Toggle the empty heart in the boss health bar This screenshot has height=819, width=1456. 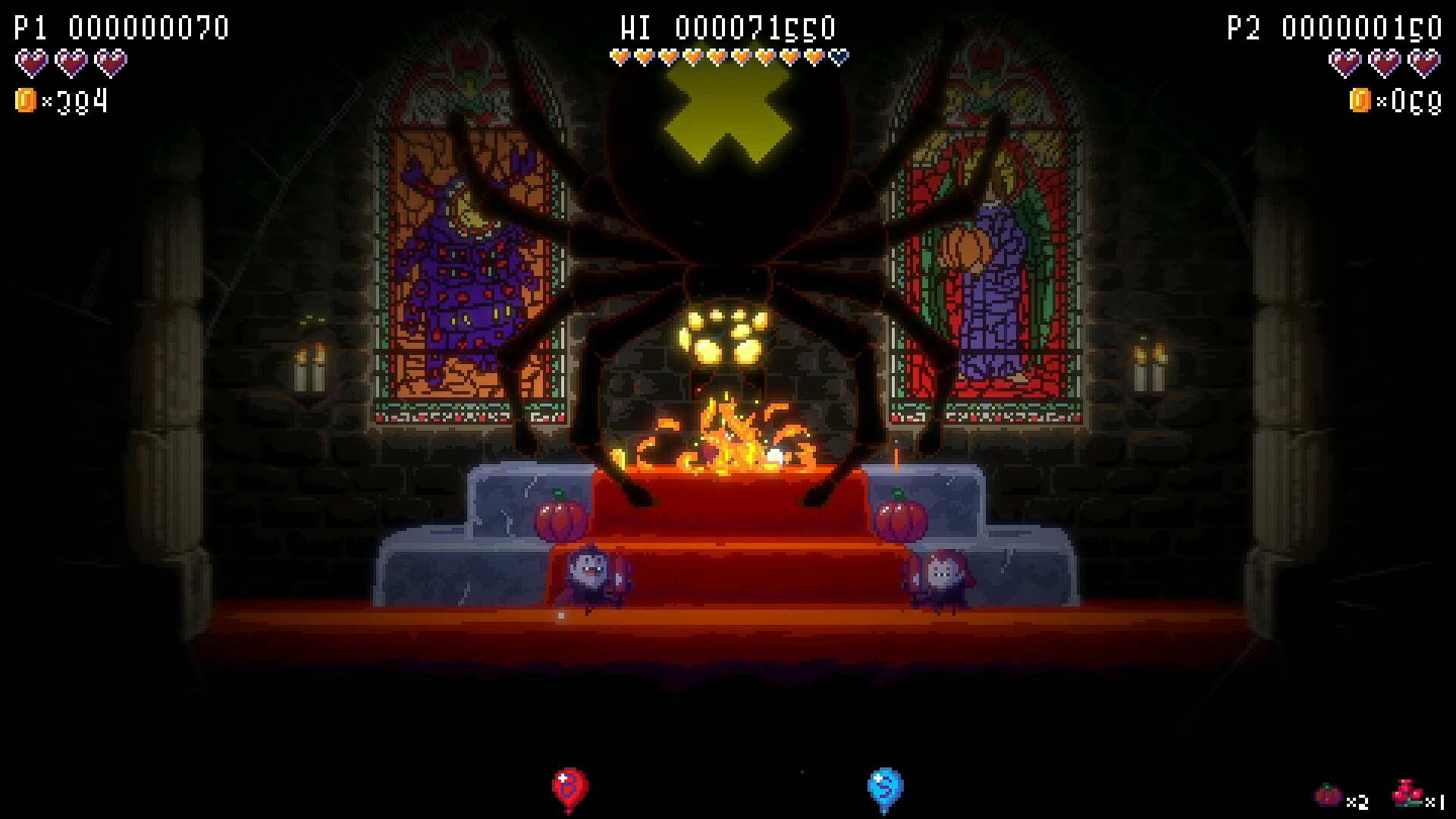[x=838, y=55]
